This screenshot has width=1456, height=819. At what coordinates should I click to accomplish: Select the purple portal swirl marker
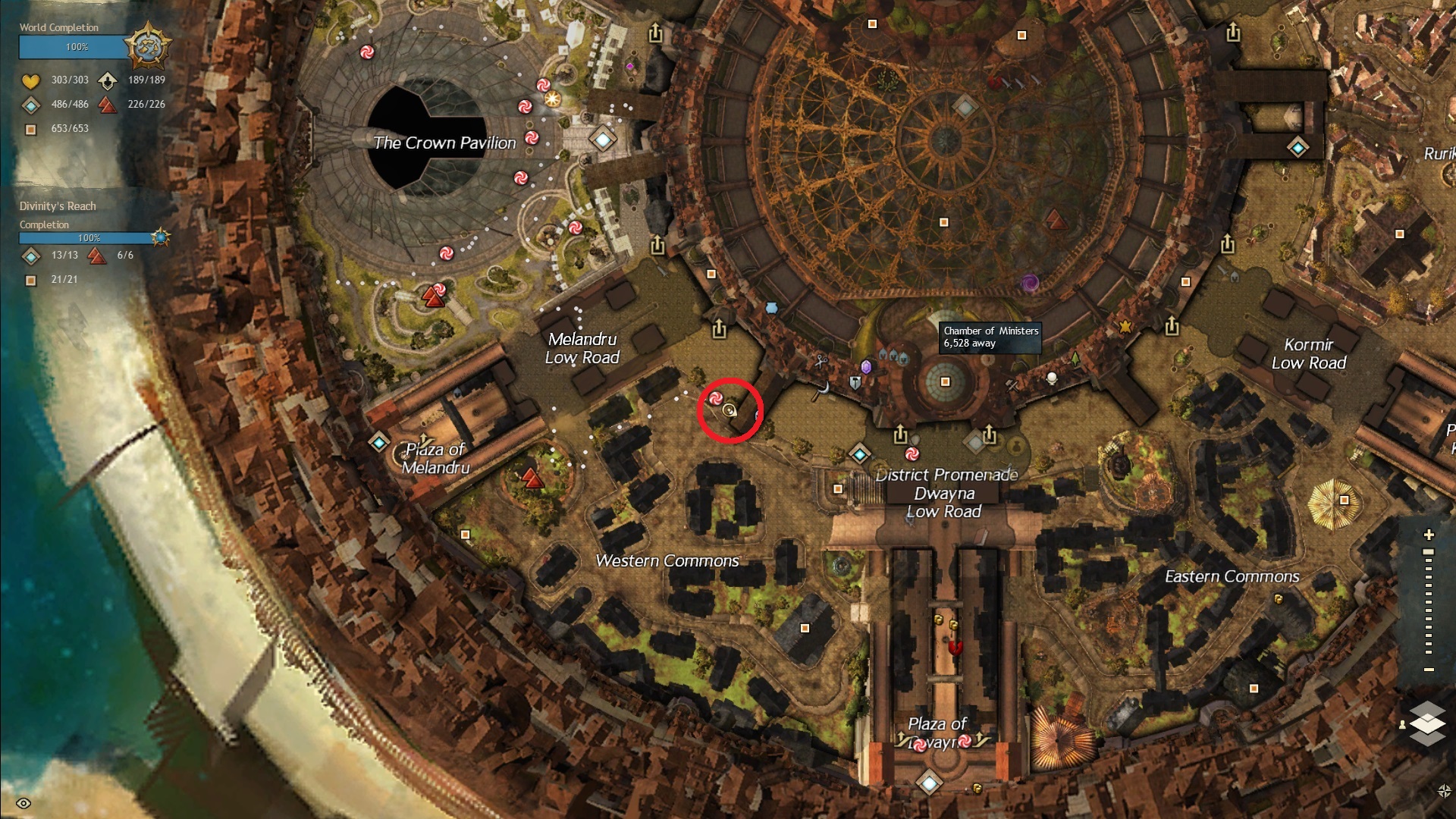pyautogui.click(x=1030, y=284)
